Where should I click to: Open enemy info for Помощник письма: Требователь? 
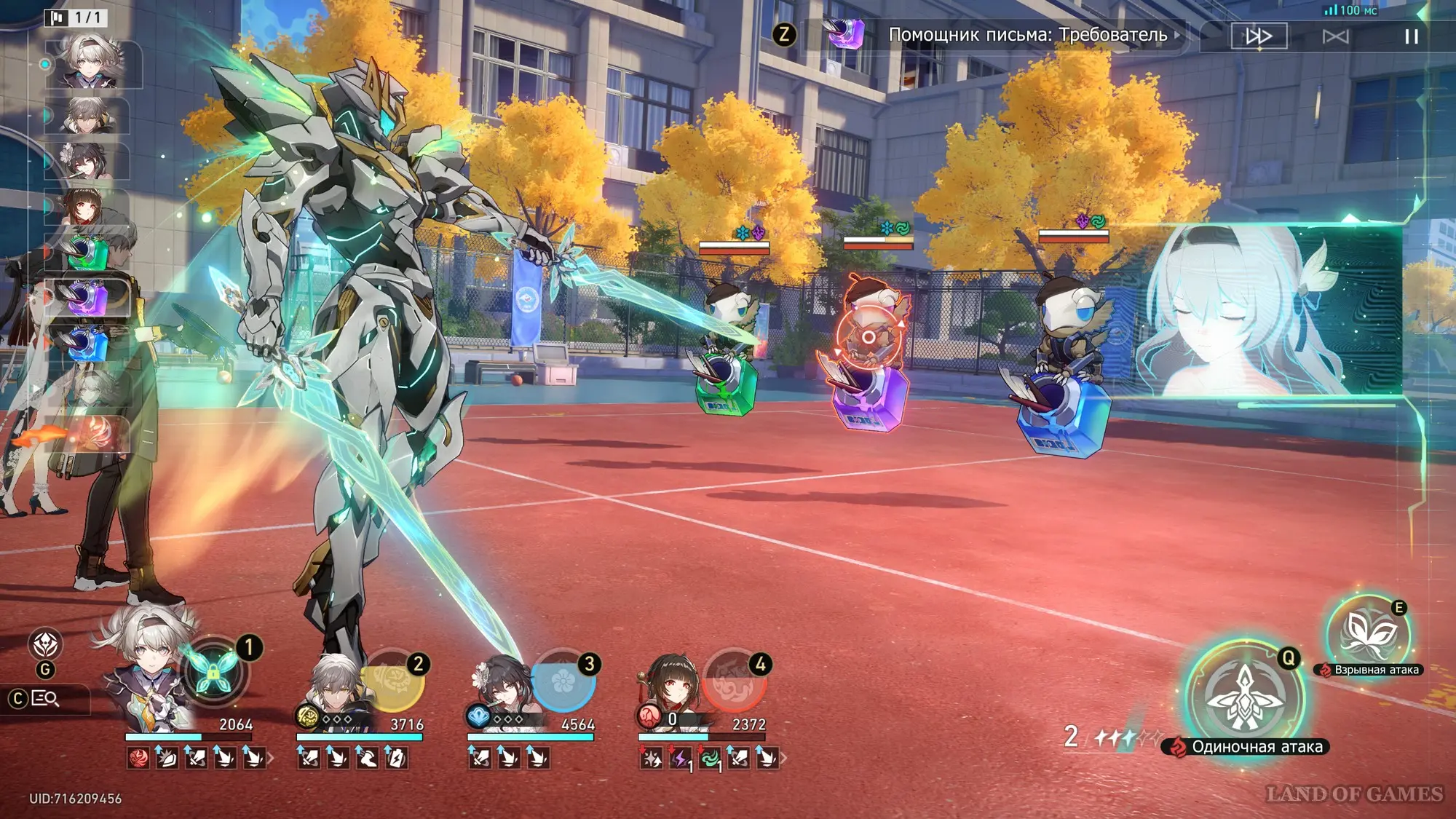[x=1027, y=35]
